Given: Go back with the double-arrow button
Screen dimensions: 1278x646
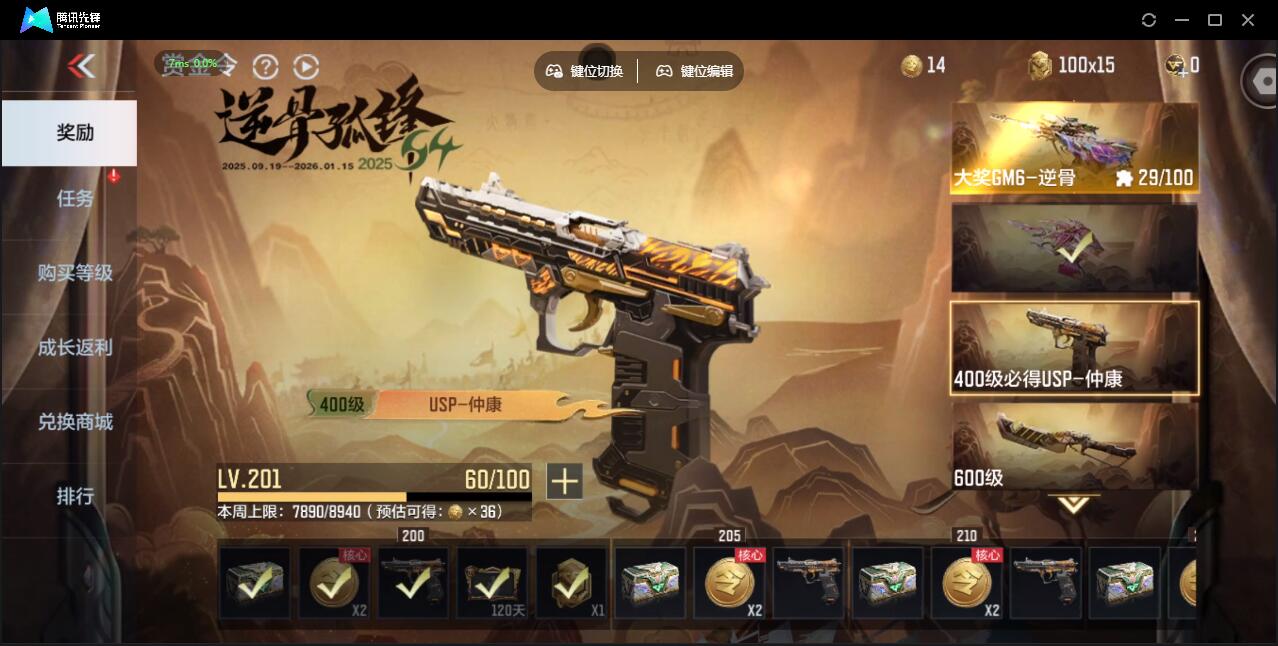Looking at the screenshot, I should (81, 66).
